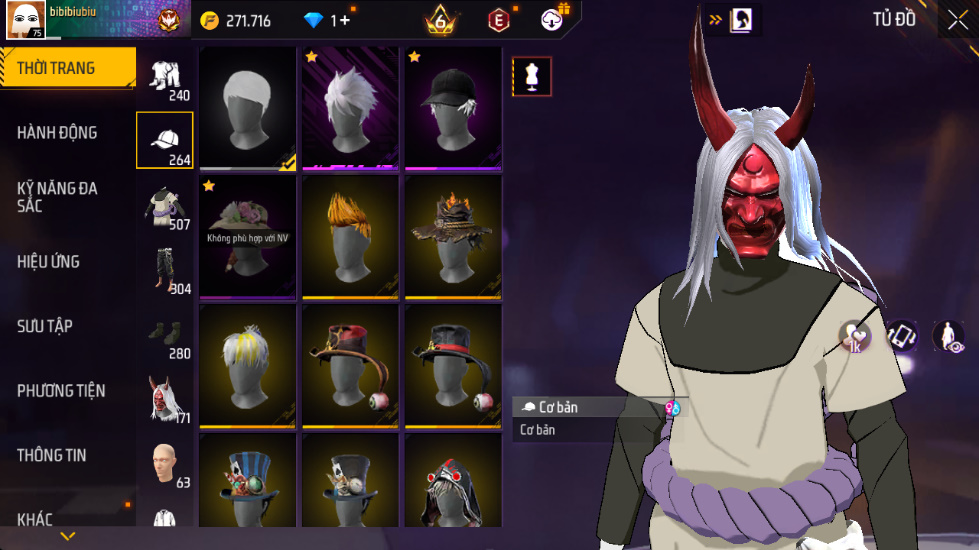Open the player profile avatar
Screen dimensions: 979x550
point(25,20)
